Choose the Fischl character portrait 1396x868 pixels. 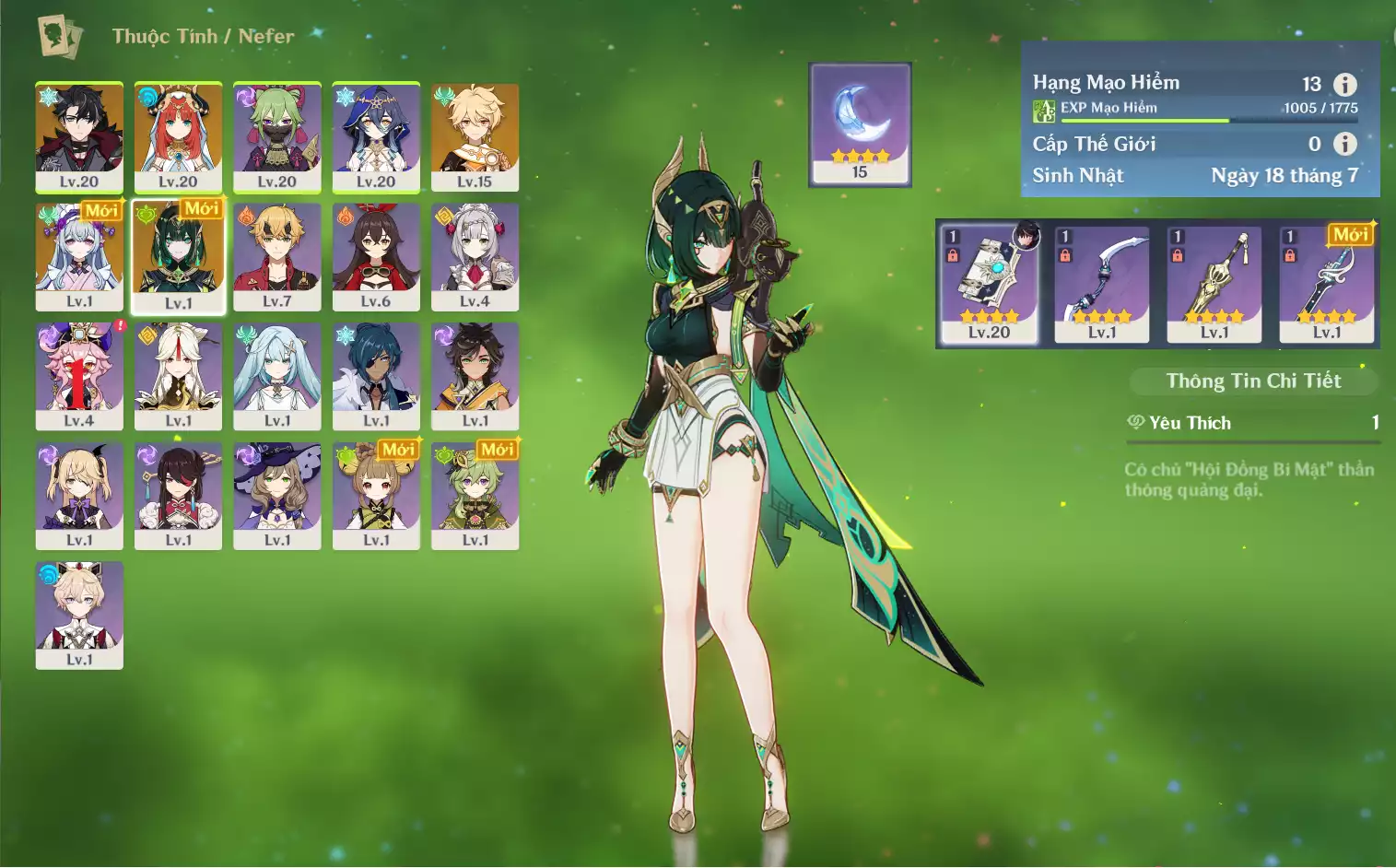(79, 496)
